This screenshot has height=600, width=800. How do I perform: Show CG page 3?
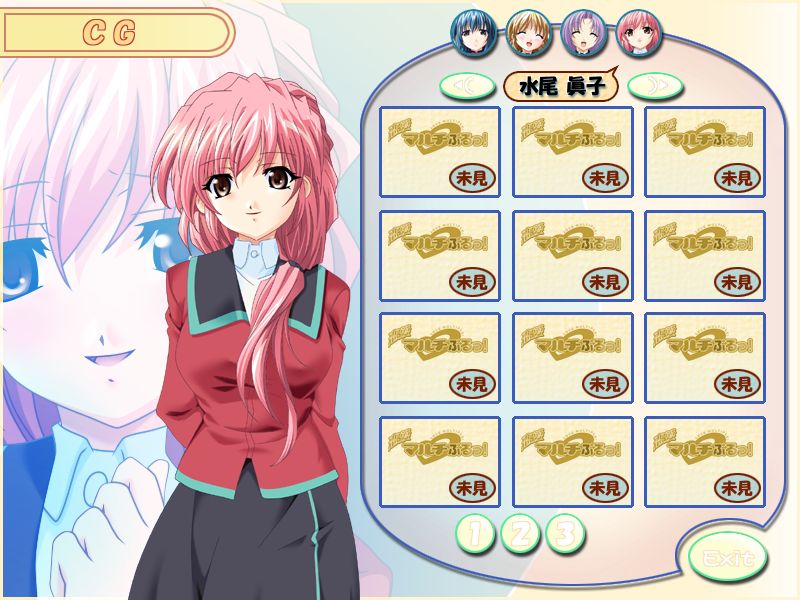coord(564,534)
